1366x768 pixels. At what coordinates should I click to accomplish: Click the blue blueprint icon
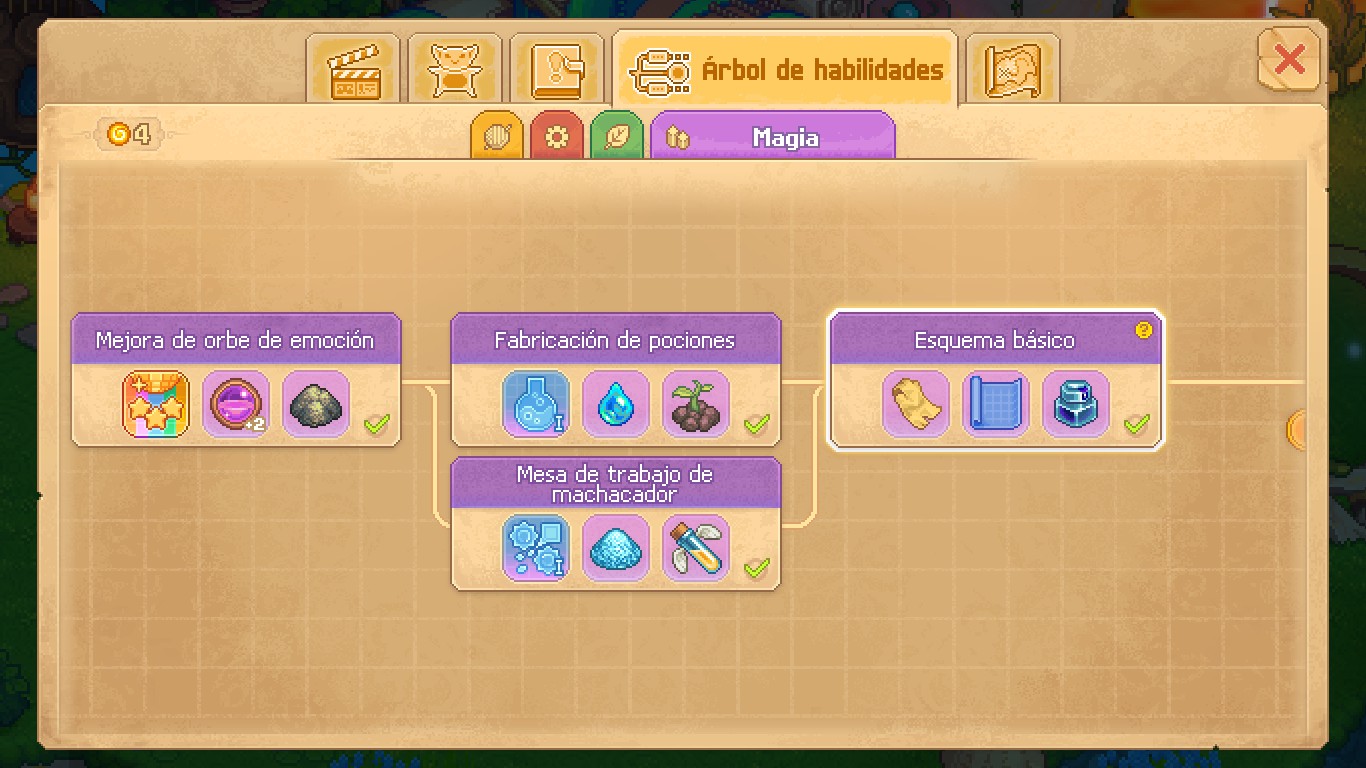pos(996,404)
